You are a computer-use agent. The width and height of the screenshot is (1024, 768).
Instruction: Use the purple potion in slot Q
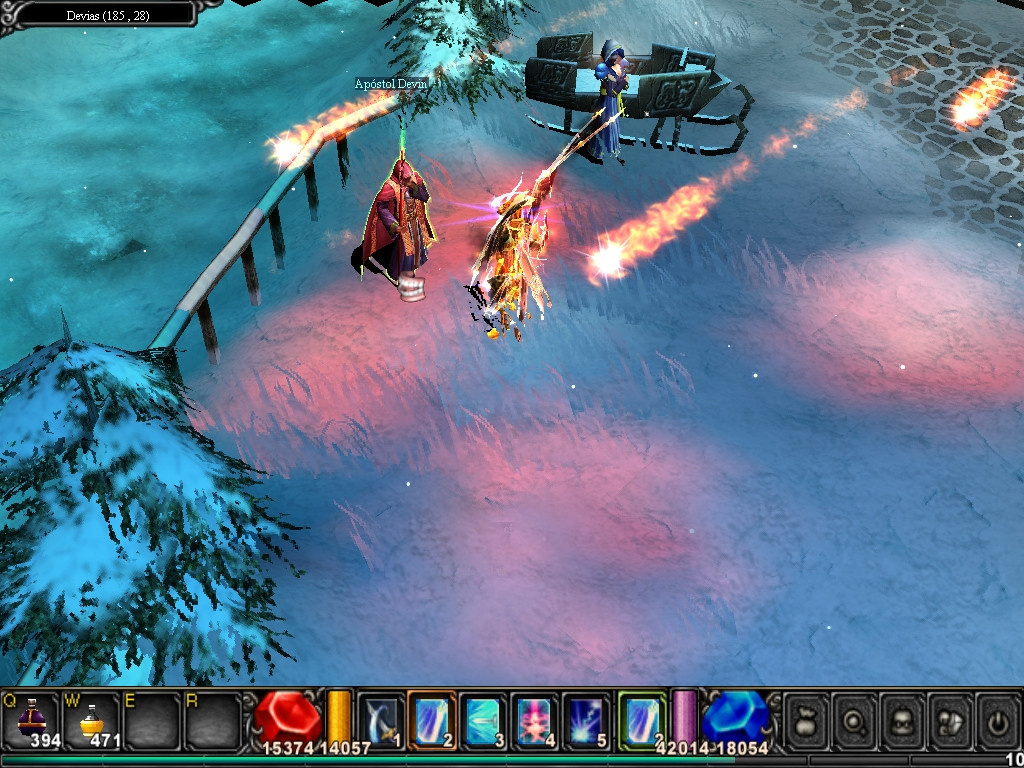point(31,720)
